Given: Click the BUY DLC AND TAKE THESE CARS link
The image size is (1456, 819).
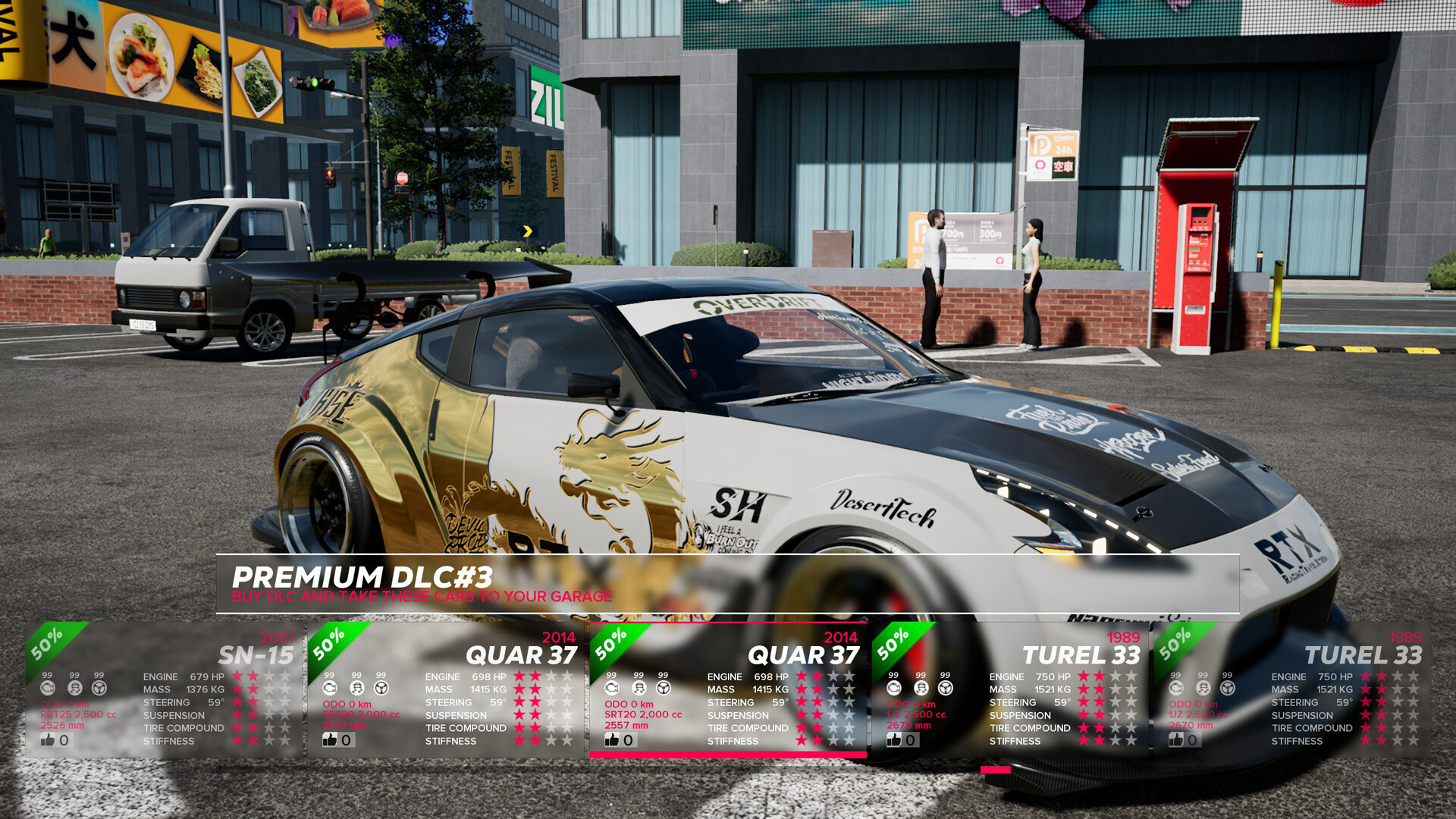Looking at the screenshot, I should click(422, 597).
